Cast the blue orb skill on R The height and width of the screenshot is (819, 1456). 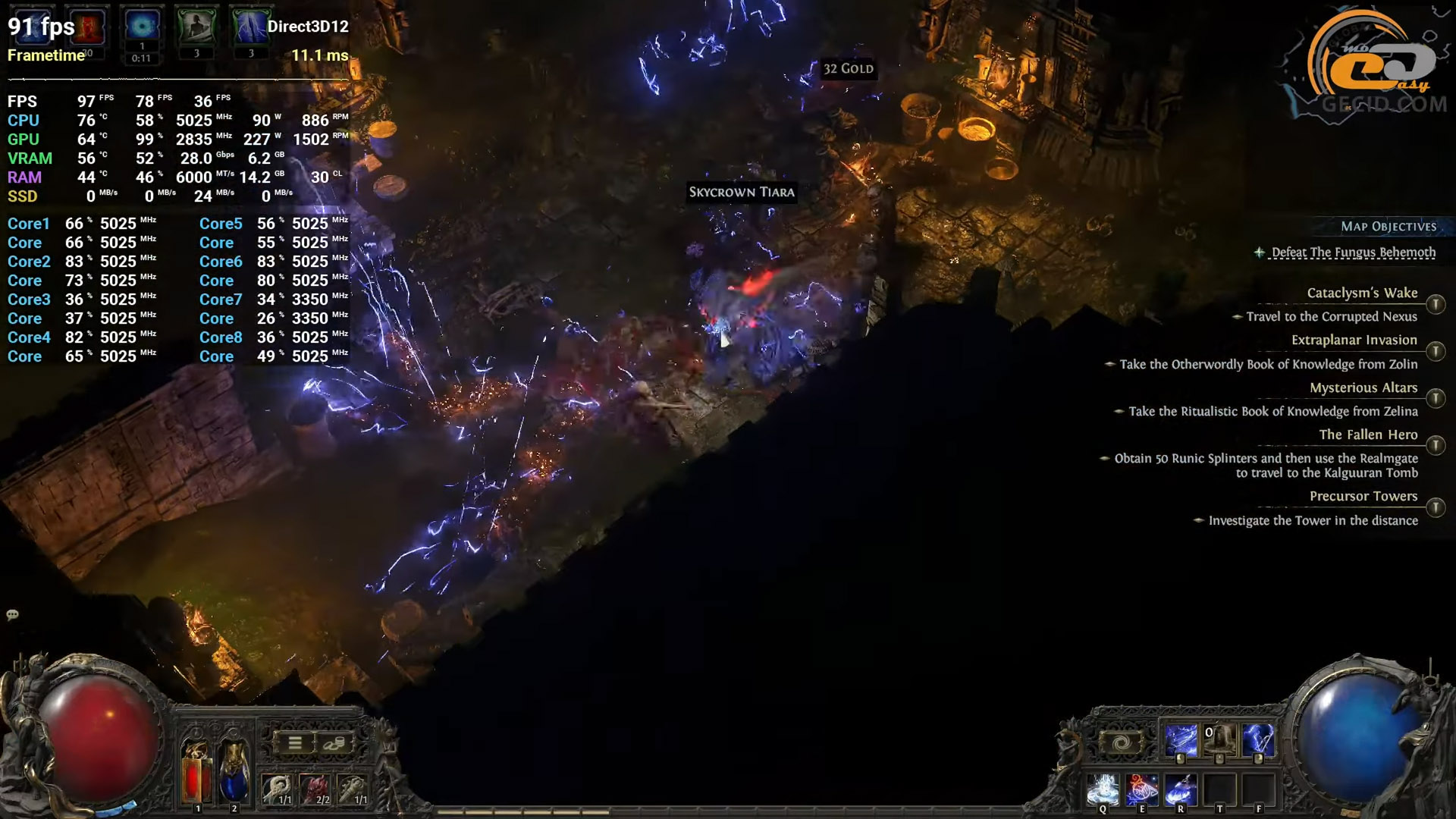click(x=1181, y=789)
